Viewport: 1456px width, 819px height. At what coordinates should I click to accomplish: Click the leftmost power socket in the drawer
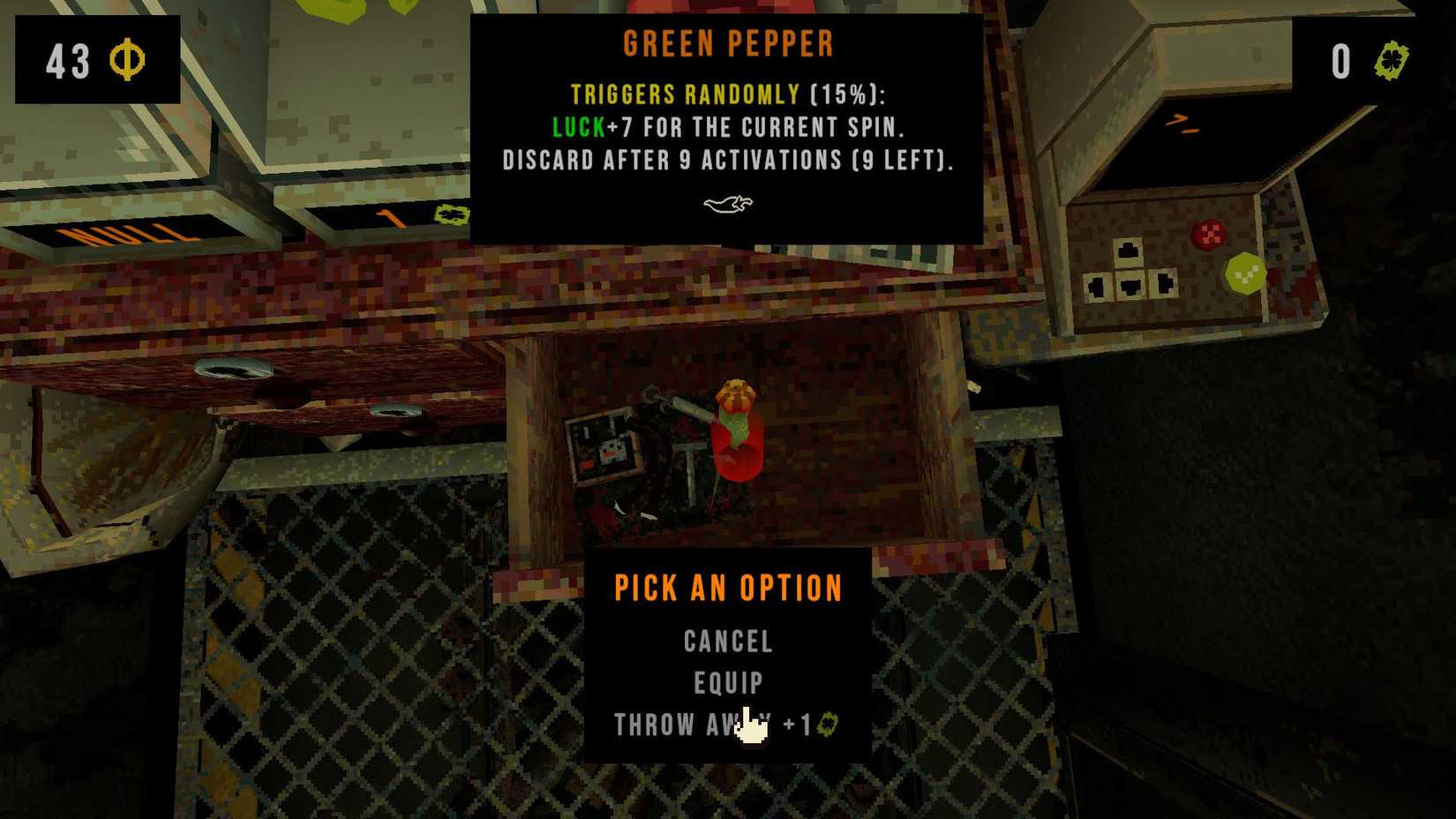[1096, 288]
